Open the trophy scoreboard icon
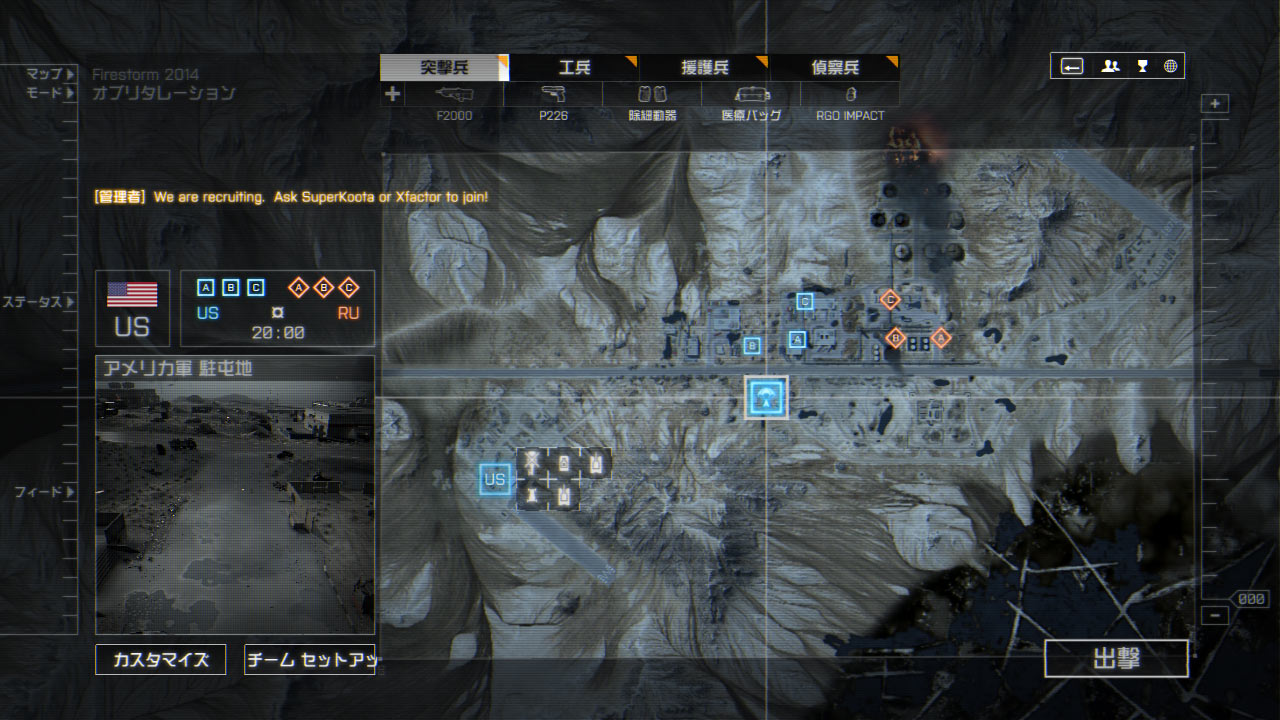1280x720 pixels. 1142,67
